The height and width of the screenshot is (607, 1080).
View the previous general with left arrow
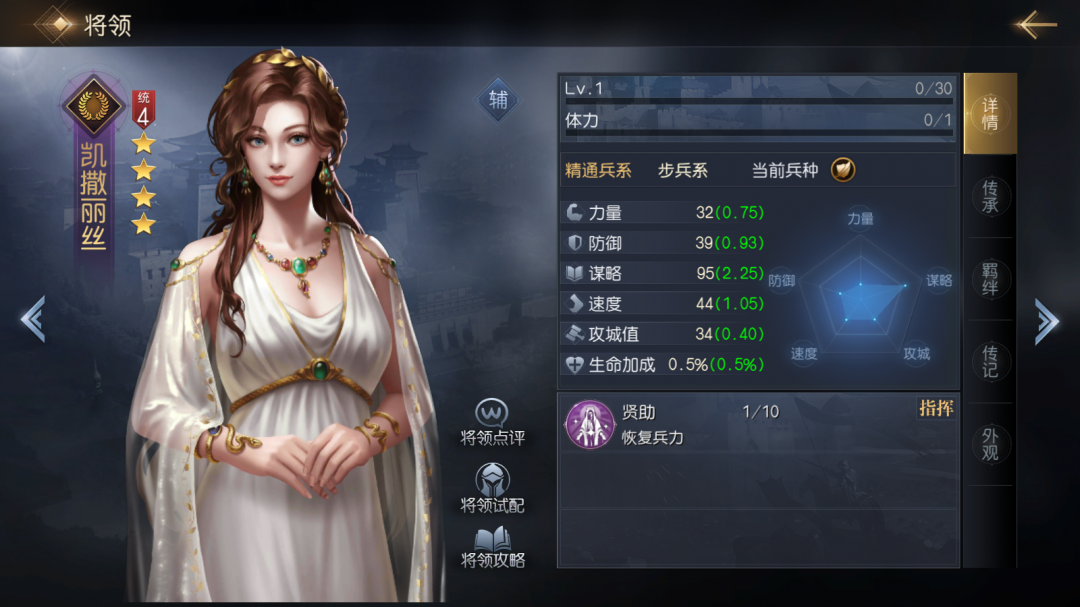click(x=32, y=320)
